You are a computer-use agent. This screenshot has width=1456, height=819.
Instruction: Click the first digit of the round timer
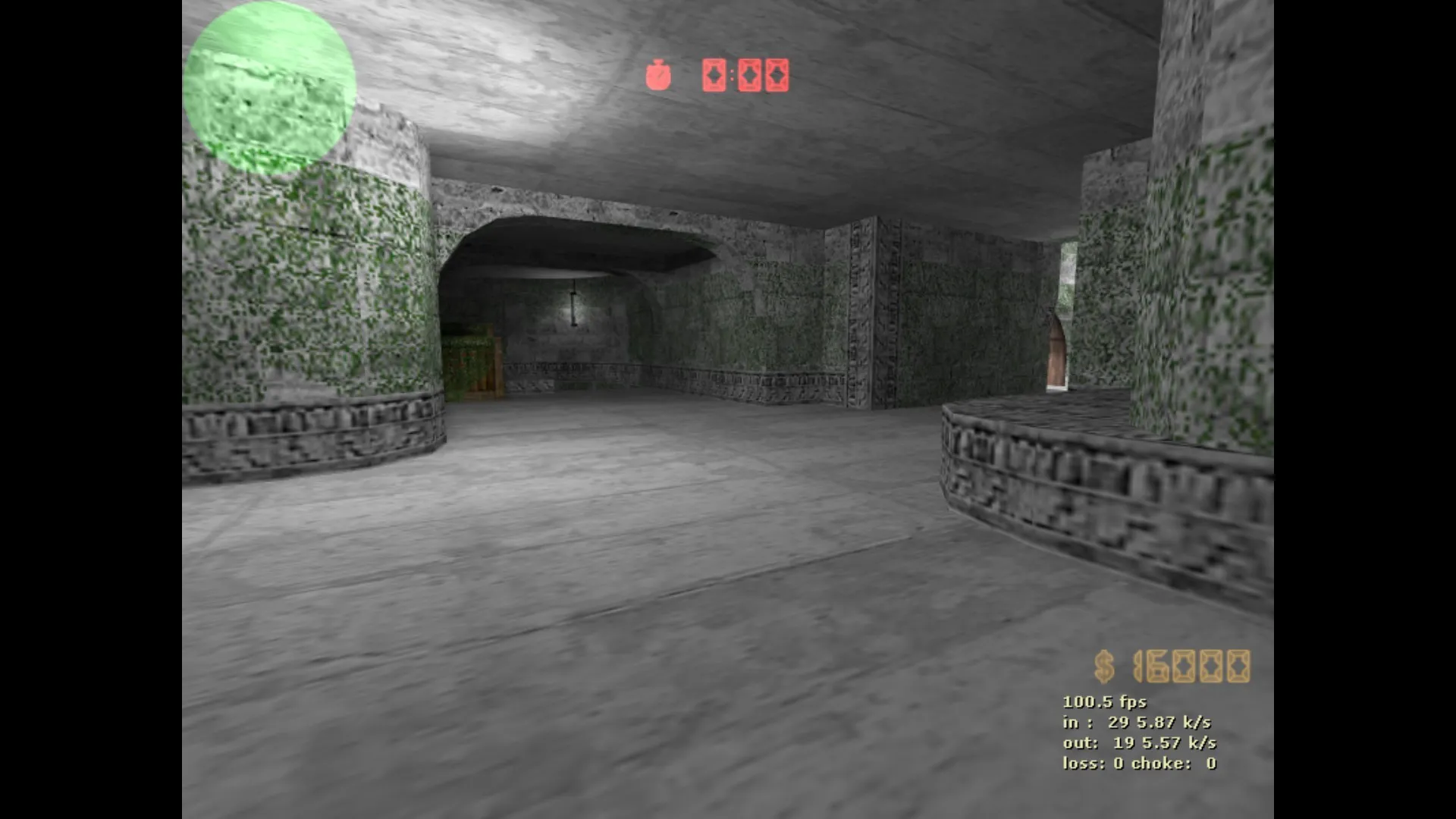[x=714, y=76]
